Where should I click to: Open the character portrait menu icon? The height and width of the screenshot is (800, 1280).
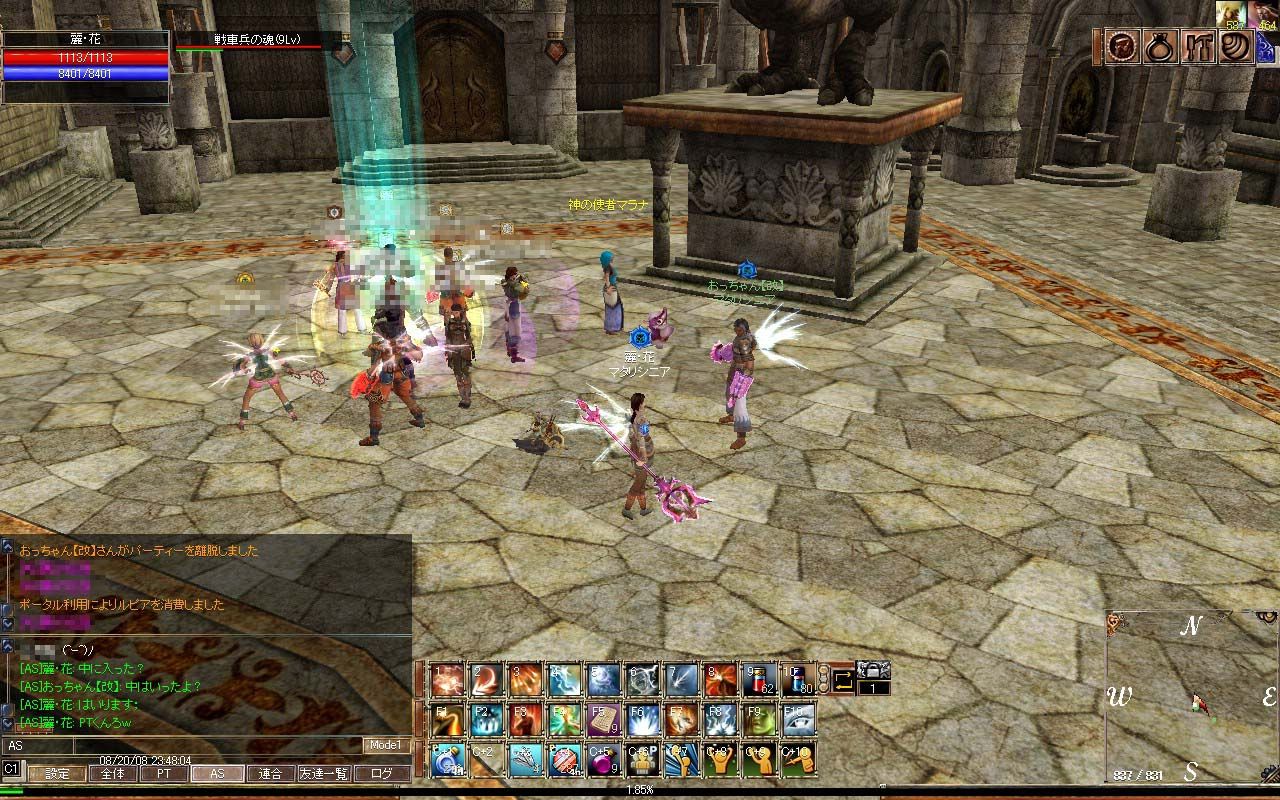(1120, 47)
